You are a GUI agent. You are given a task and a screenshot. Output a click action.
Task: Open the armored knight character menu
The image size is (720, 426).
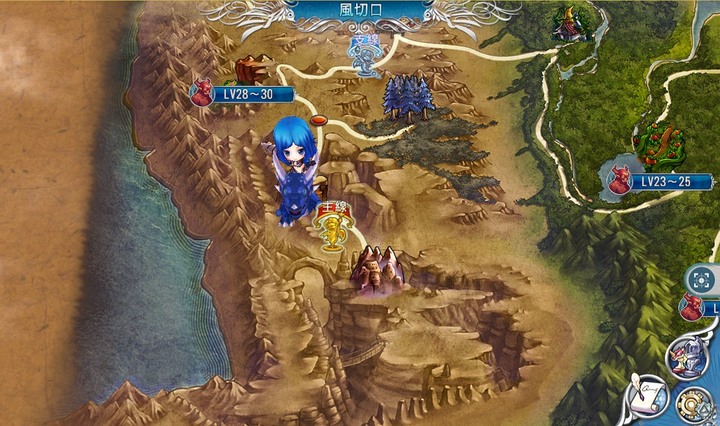coord(692,357)
